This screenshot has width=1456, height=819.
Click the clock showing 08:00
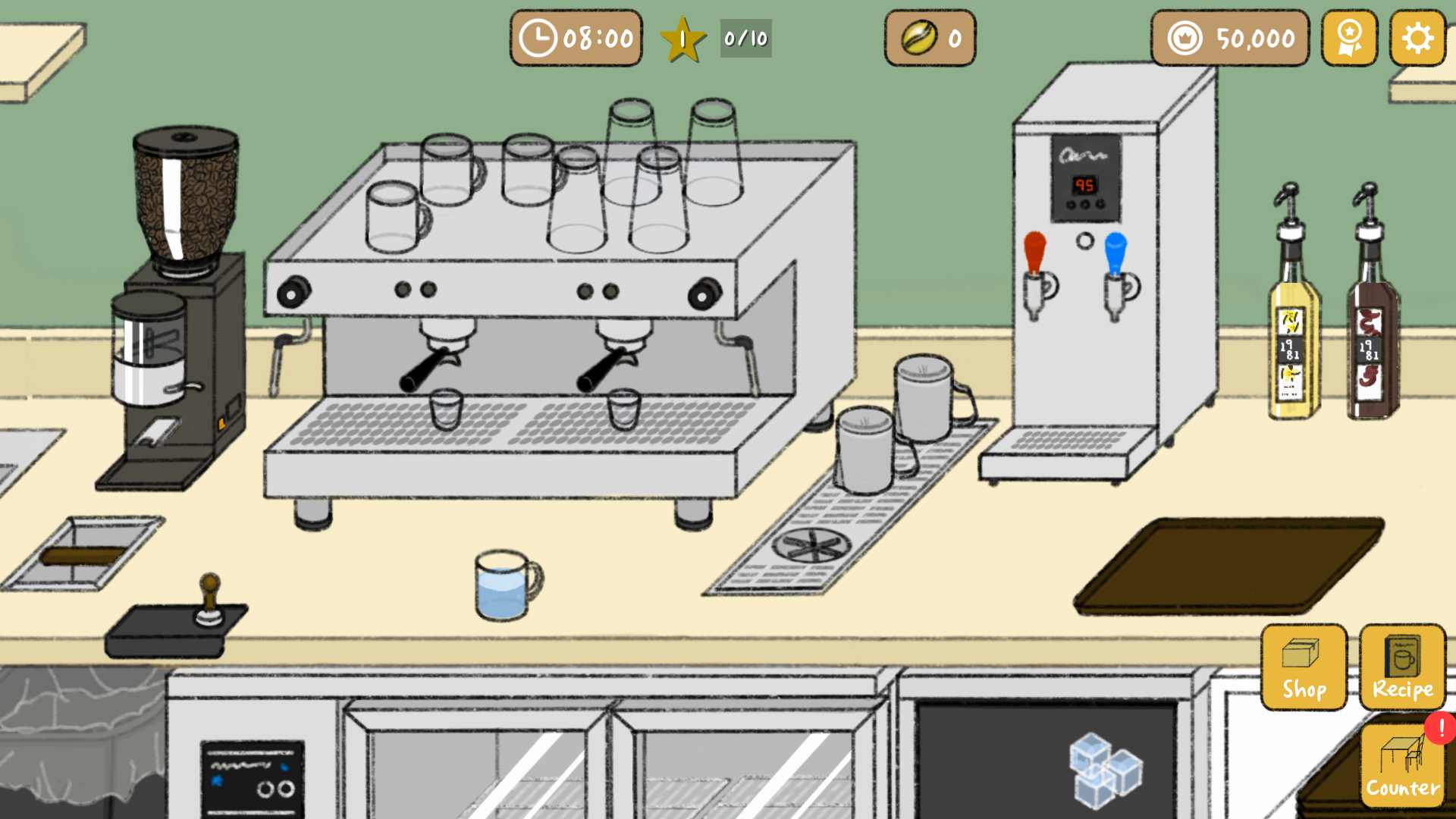point(575,38)
